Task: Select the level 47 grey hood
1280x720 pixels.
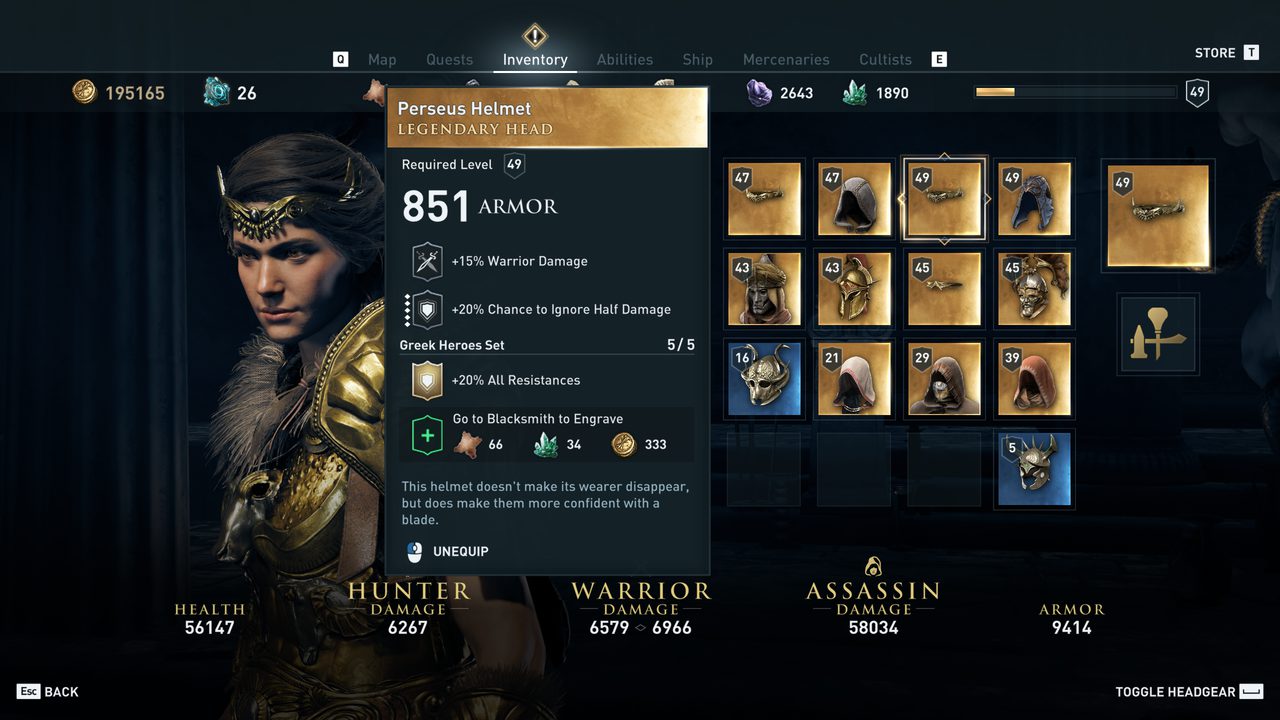Action: pyautogui.click(x=854, y=199)
